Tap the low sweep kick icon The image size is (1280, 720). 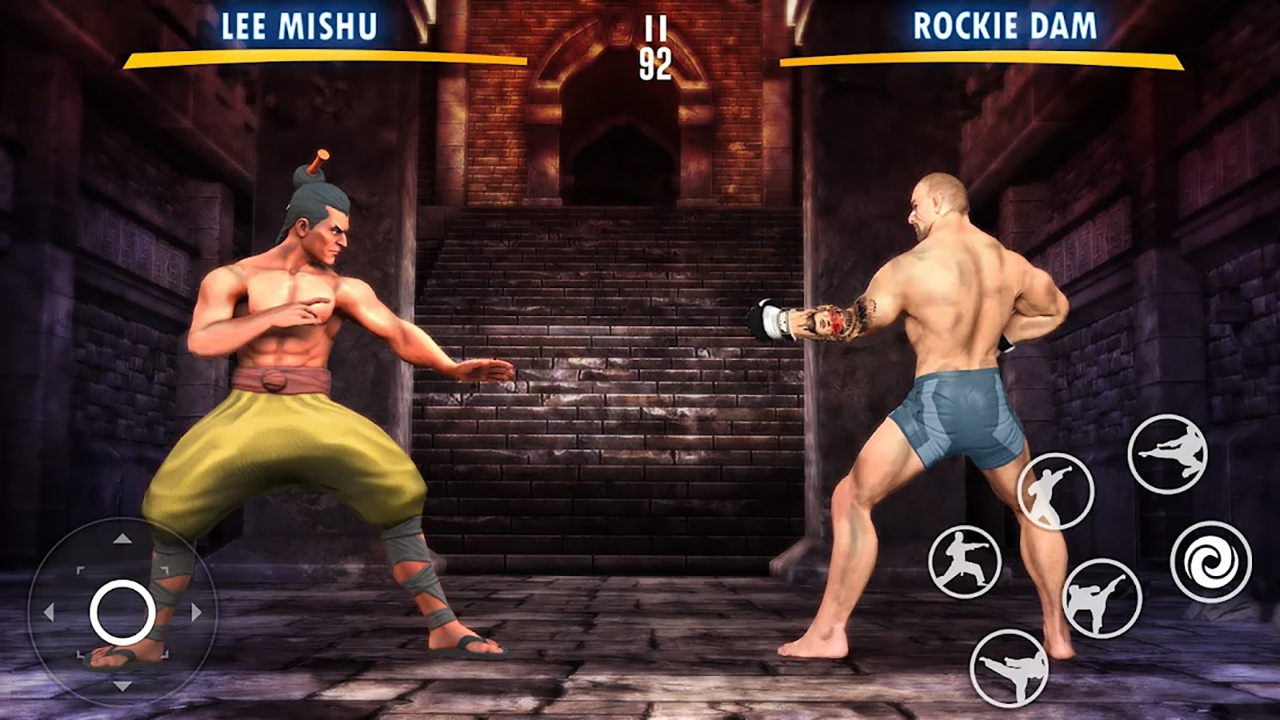(1010, 665)
